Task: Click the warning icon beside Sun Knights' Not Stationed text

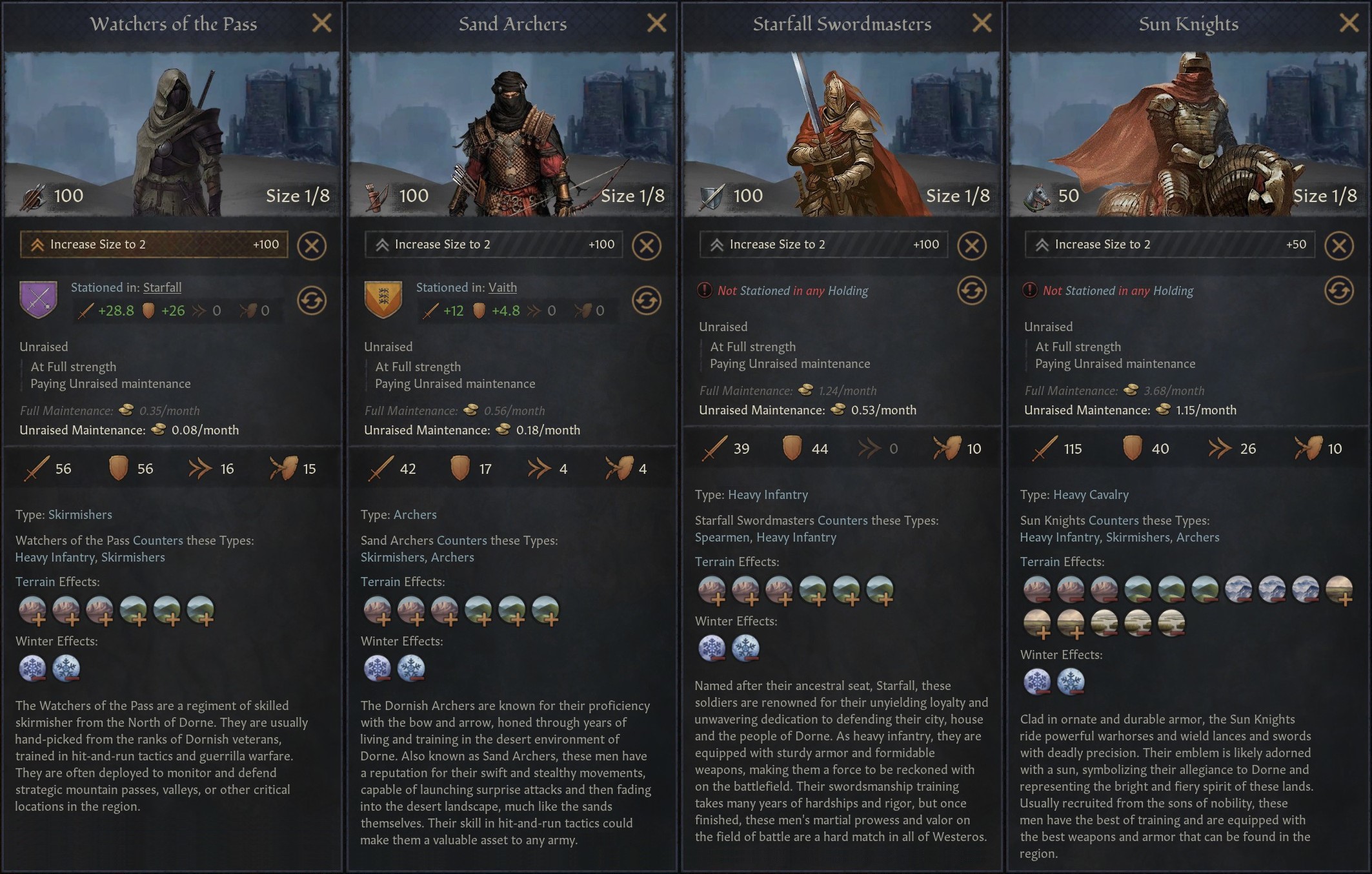Action: click(x=1029, y=290)
